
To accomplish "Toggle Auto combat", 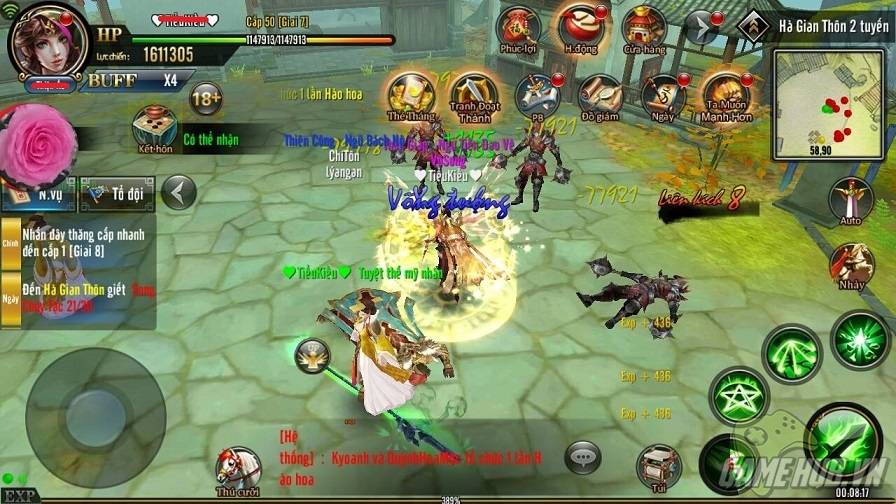I will 851,200.
